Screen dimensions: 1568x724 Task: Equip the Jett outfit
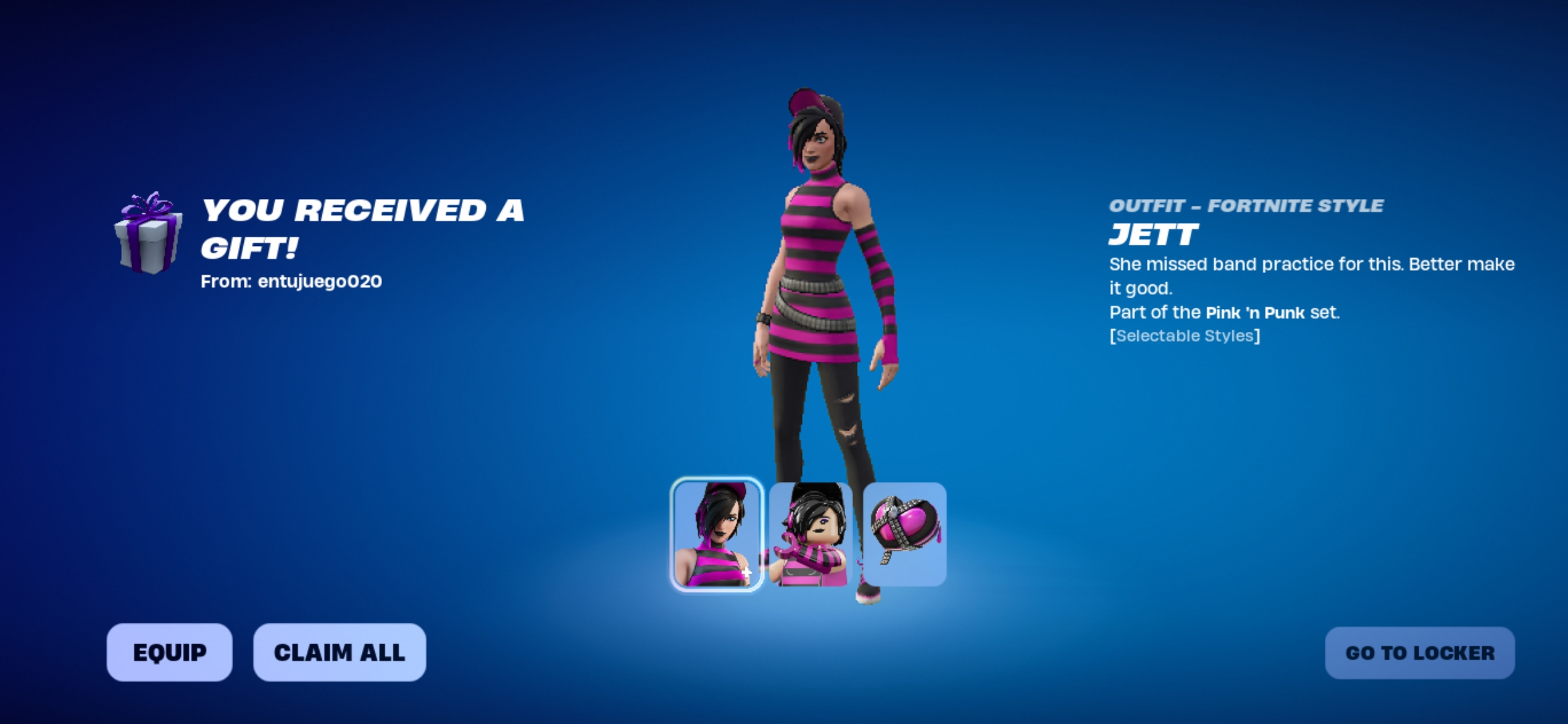pyautogui.click(x=170, y=652)
